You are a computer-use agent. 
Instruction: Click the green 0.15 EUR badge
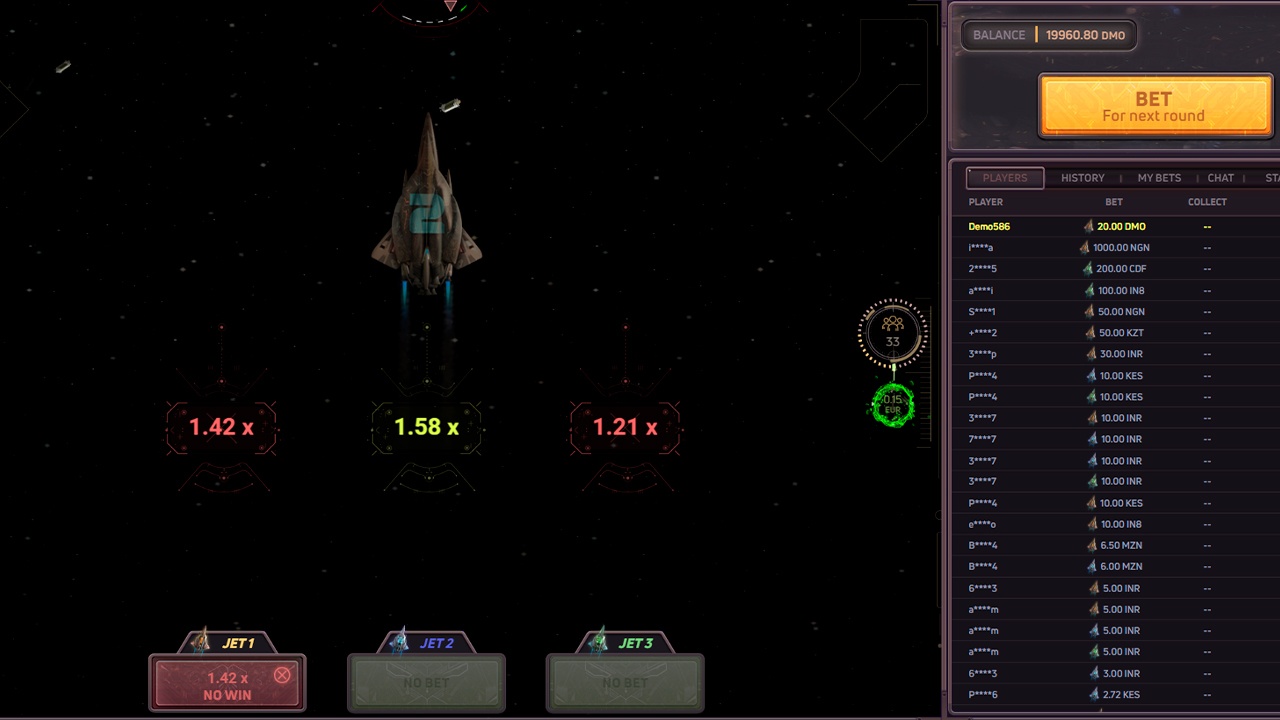pos(892,405)
